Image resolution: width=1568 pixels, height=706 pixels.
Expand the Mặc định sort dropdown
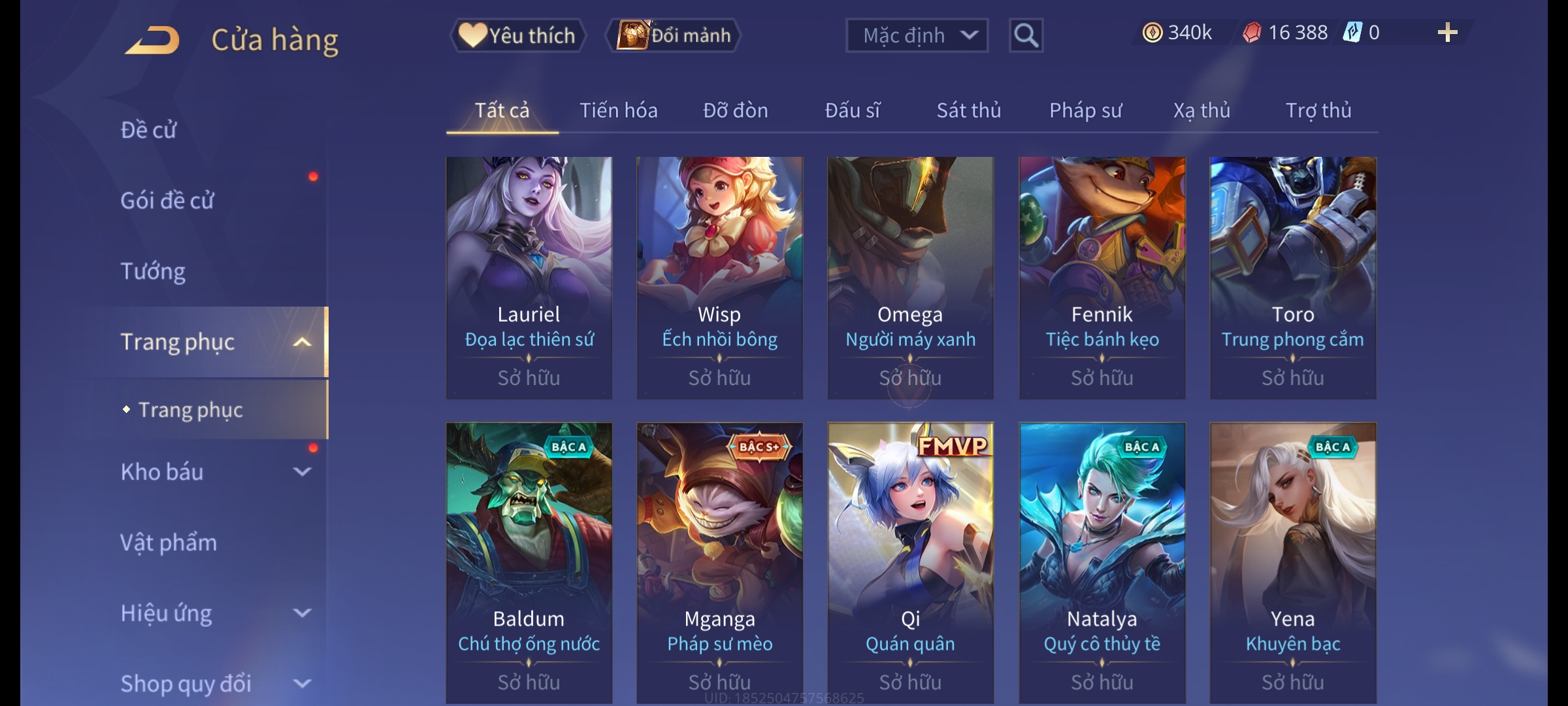[916, 35]
